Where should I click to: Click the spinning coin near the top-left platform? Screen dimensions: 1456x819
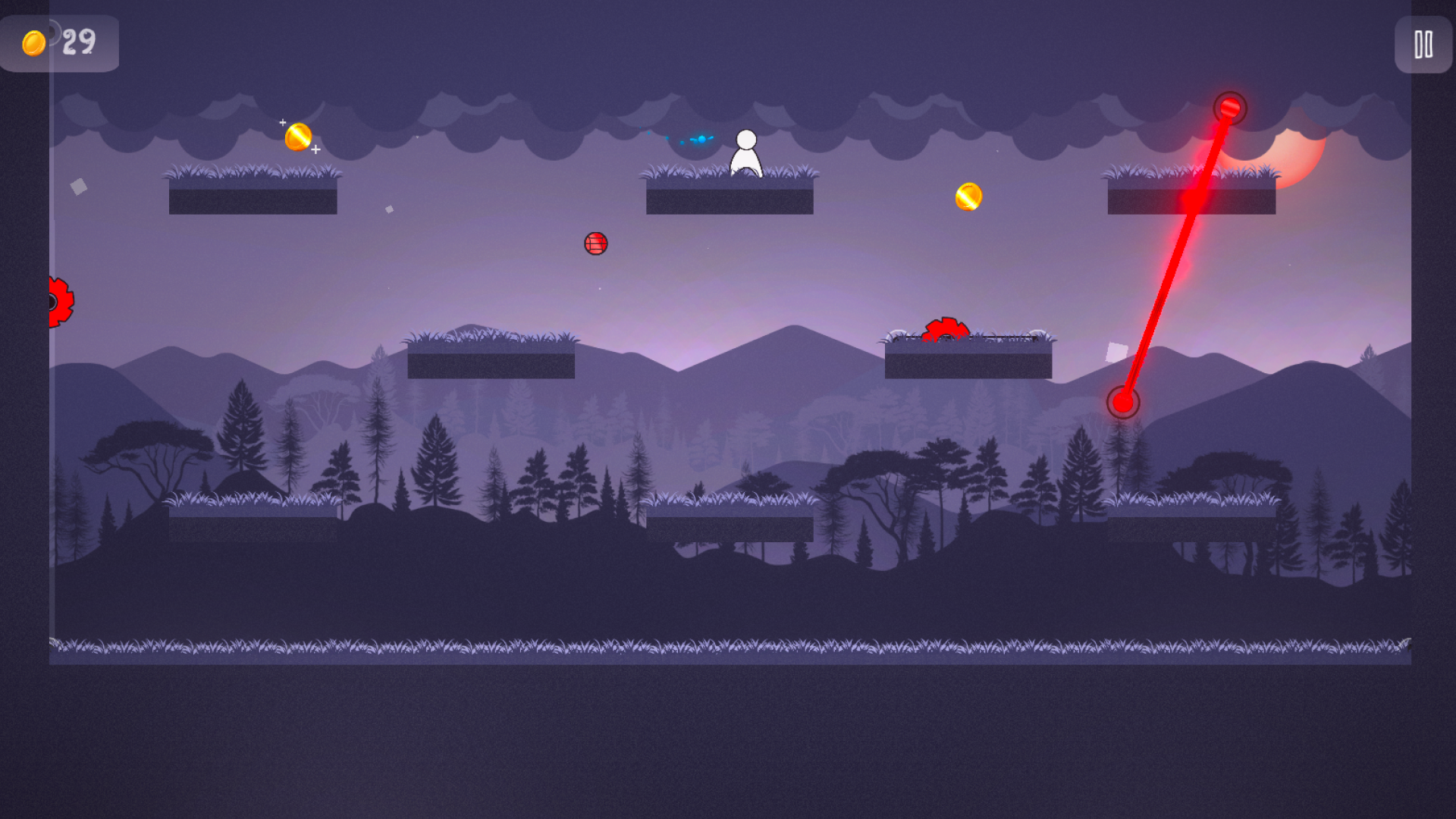click(x=299, y=136)
